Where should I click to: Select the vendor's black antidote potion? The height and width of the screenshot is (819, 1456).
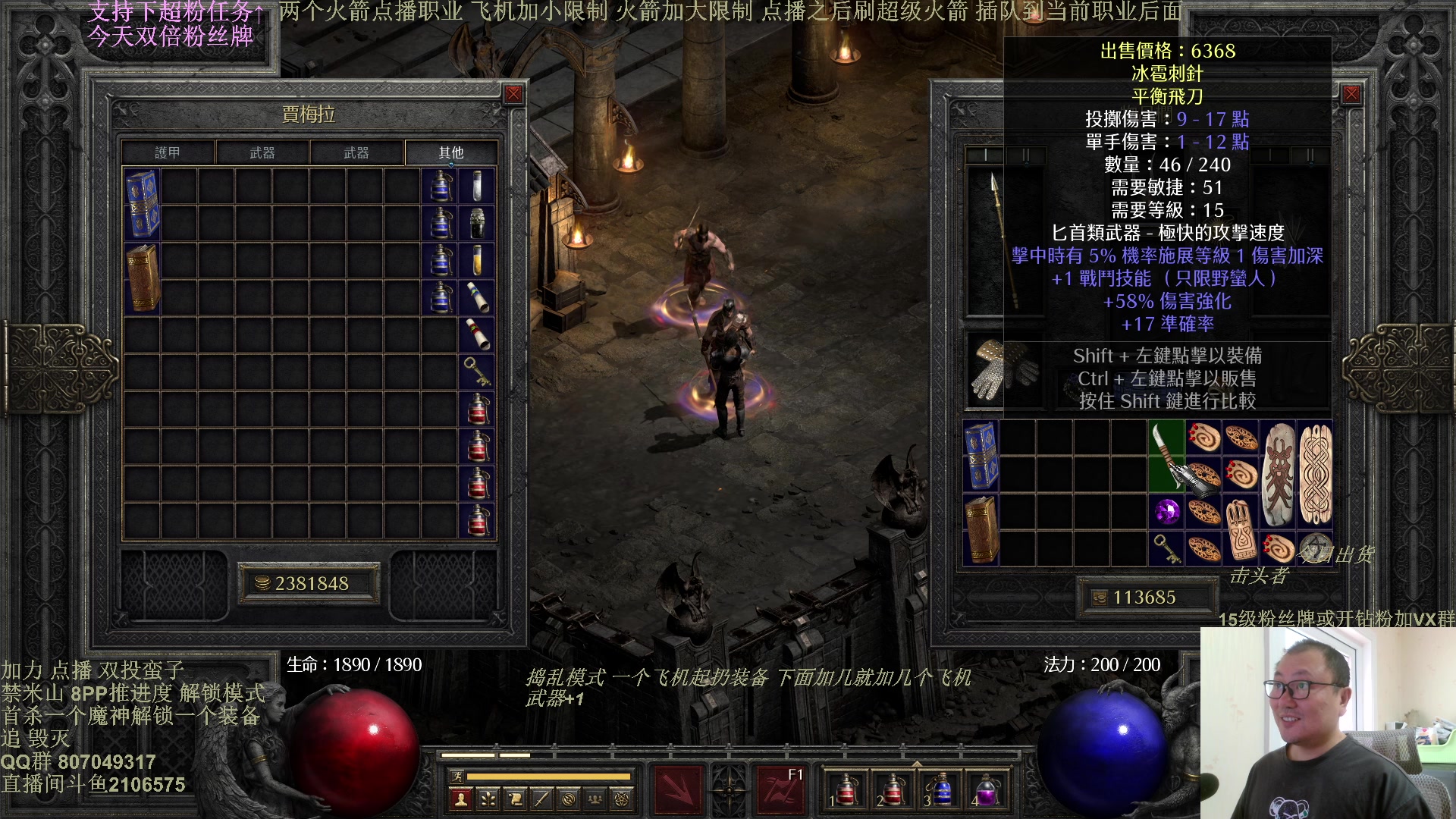tap(477, 223)
